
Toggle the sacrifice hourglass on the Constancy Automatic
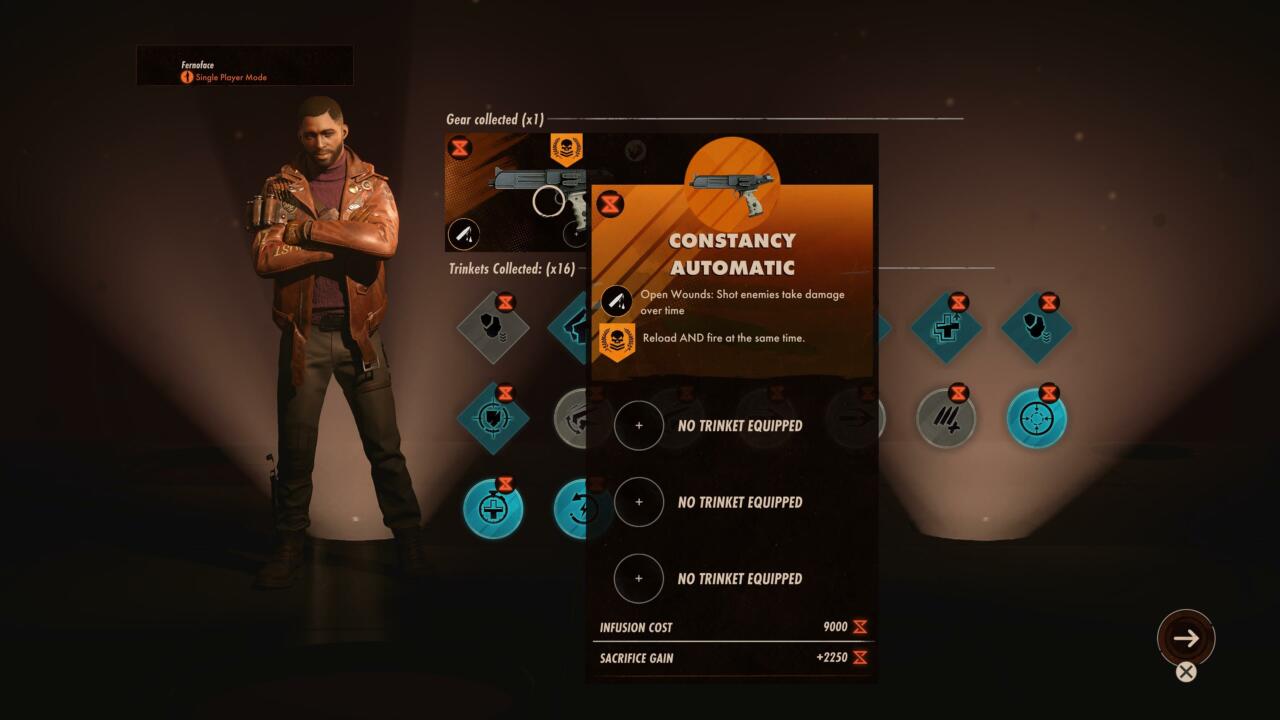610,204
